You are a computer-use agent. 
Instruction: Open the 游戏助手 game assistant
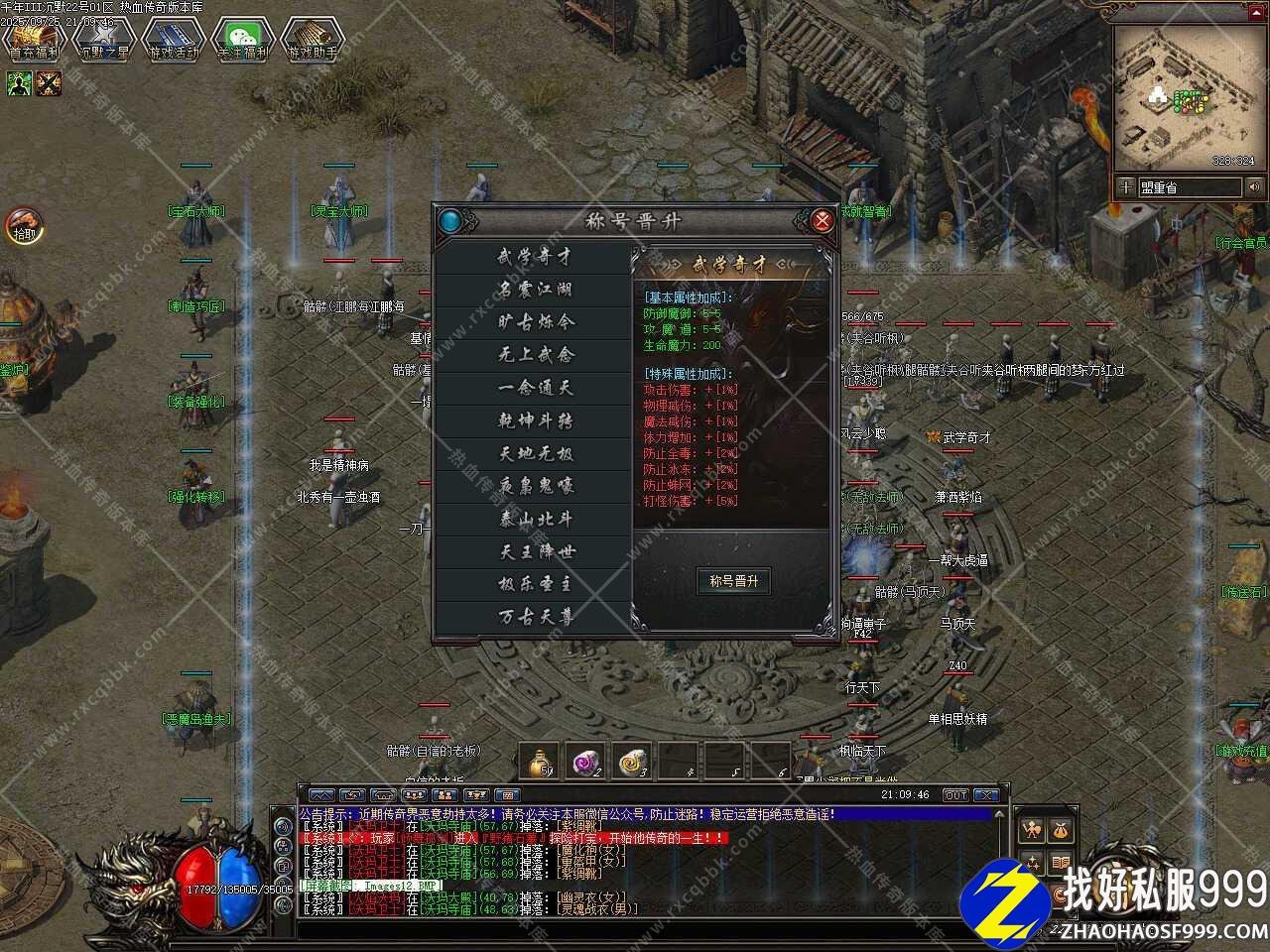click(x=312, y=40)
